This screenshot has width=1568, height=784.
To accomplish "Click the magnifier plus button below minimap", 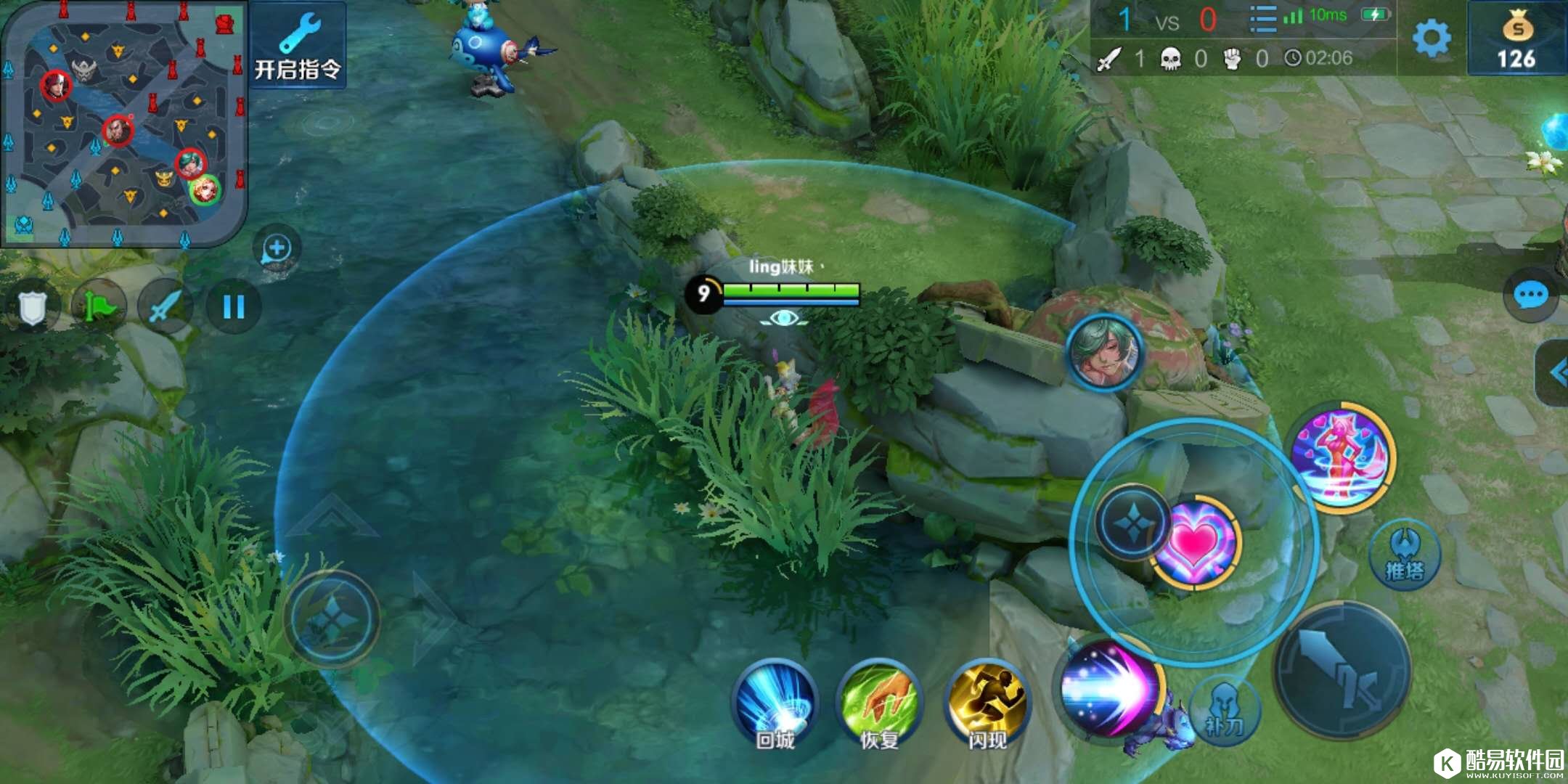I will (x=277, y=249).
